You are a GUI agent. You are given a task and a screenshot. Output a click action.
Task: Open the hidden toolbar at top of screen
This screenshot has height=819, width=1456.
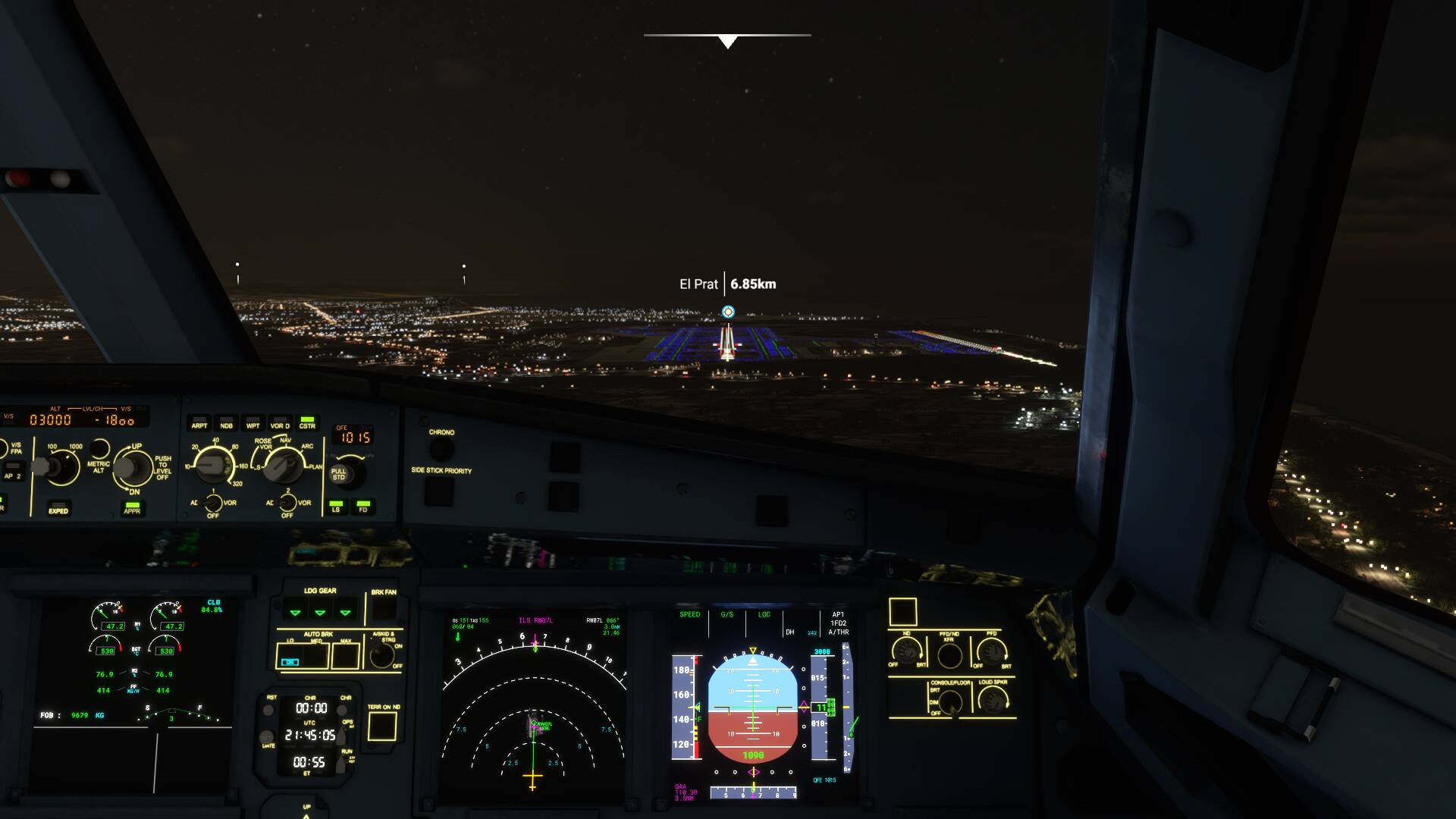(728, 36)
